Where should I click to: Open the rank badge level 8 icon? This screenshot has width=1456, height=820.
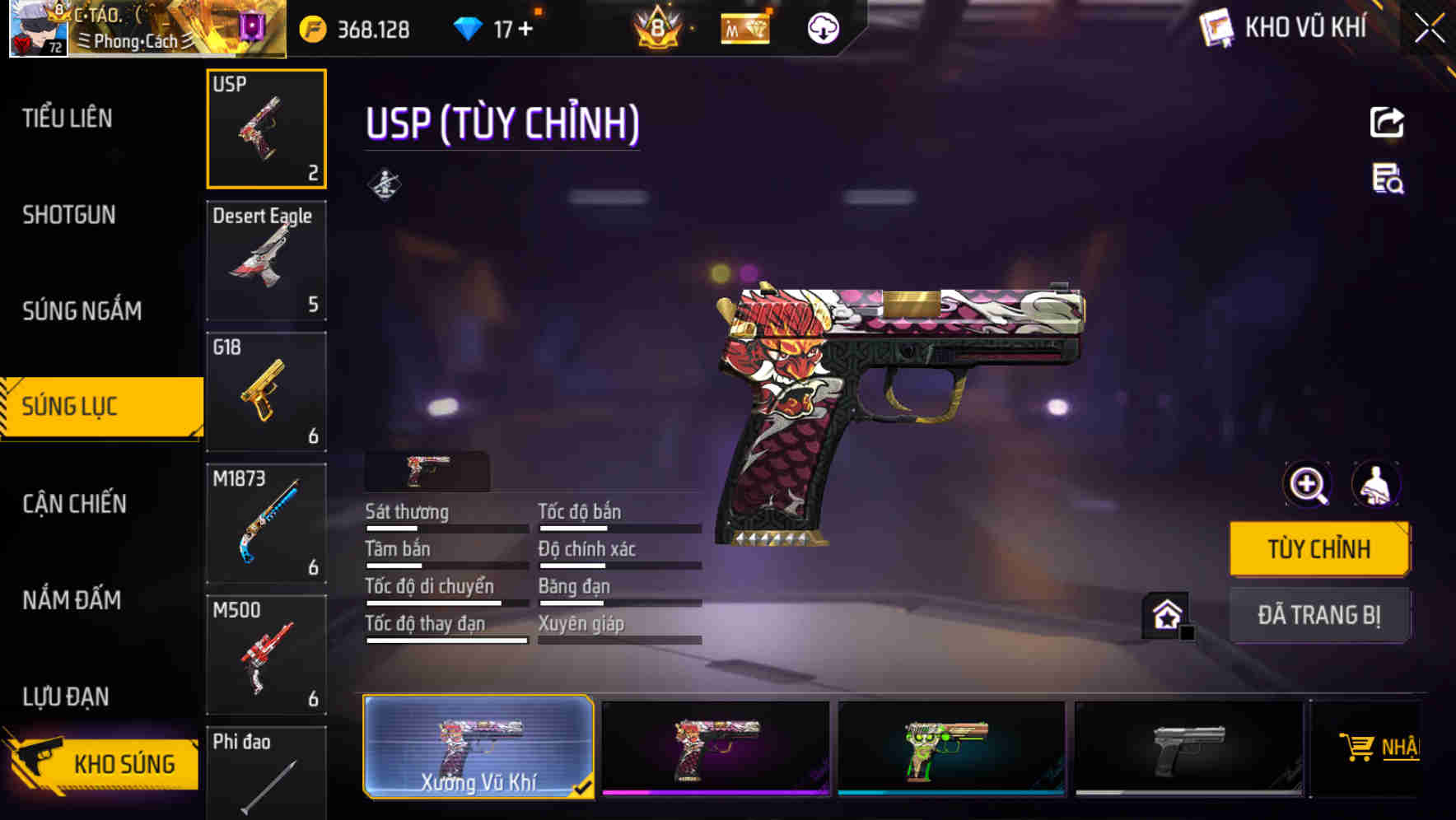tap(659, 27)
